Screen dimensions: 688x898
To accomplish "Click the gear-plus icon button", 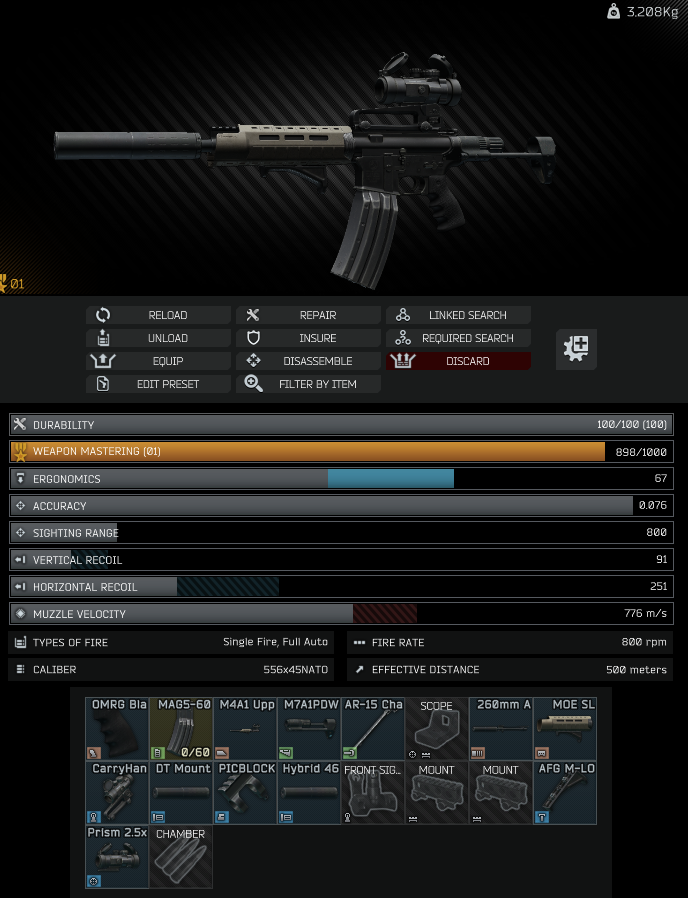I will pos(576,349).
